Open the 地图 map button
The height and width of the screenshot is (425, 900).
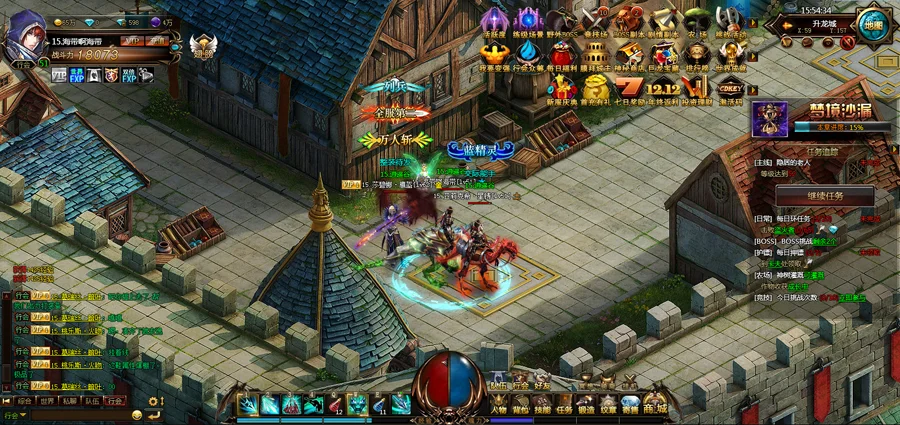873,24
